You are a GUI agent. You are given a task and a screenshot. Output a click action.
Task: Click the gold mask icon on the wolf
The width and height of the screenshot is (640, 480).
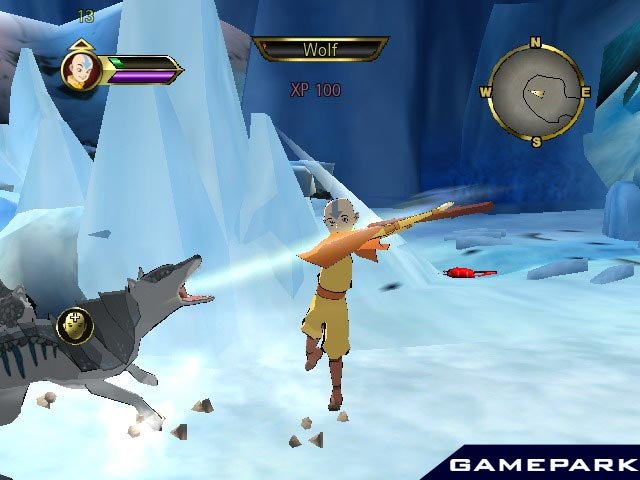point(75,324)
